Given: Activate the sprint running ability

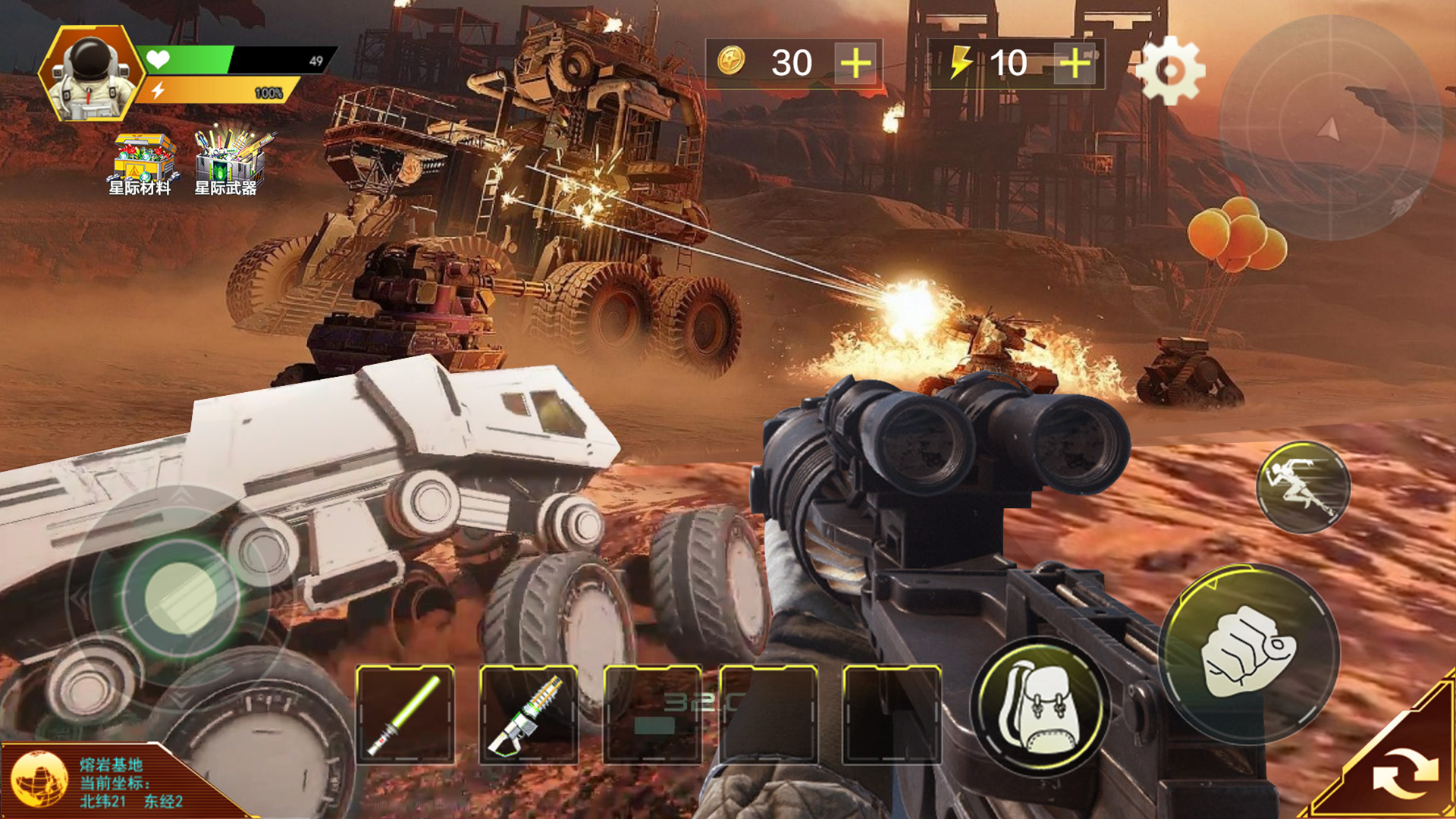Looking at the screenshot, I should click(1303, 487).
